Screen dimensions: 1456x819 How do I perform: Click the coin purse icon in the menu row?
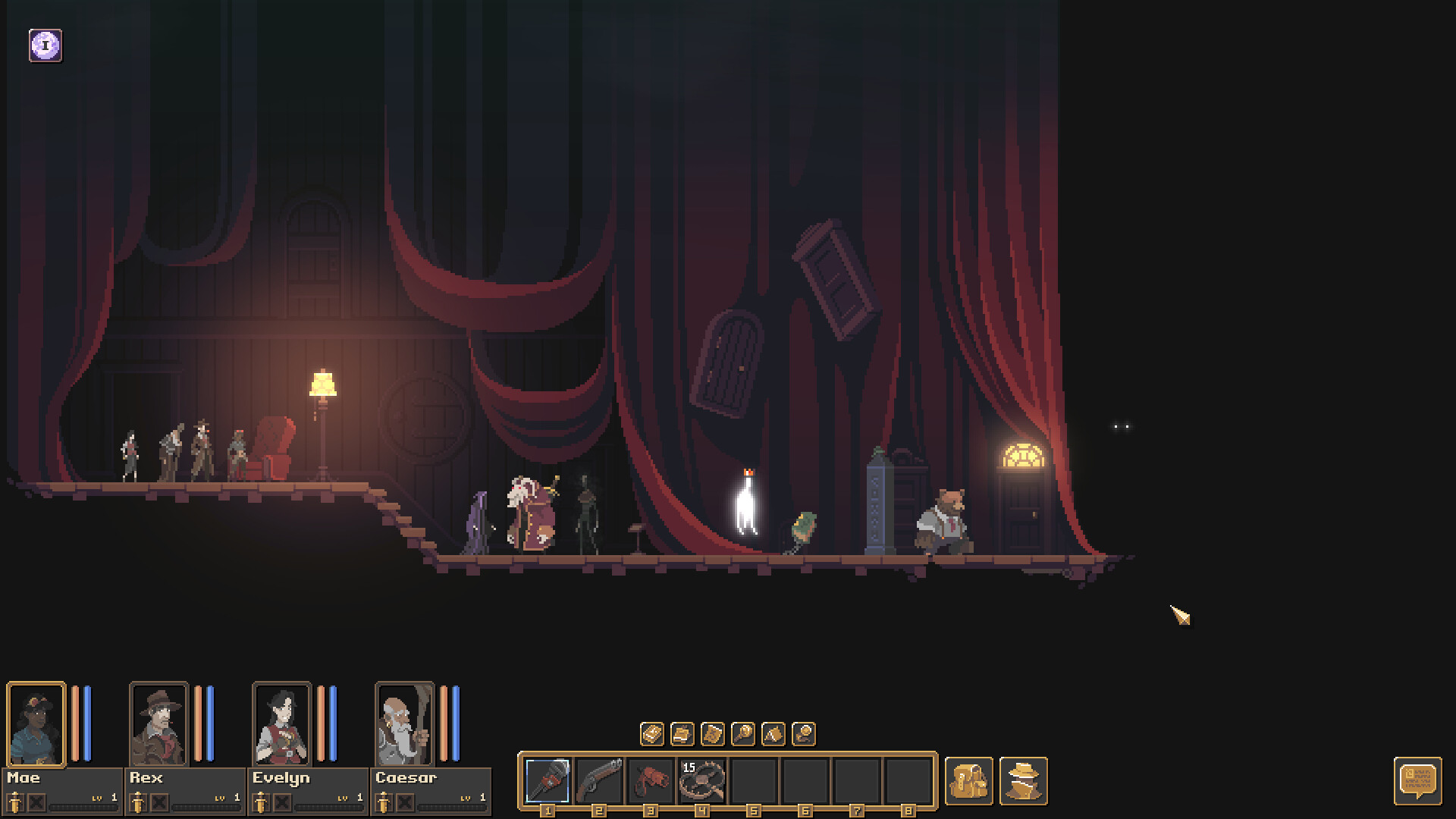pyautogui.click(x=805, y=734)
